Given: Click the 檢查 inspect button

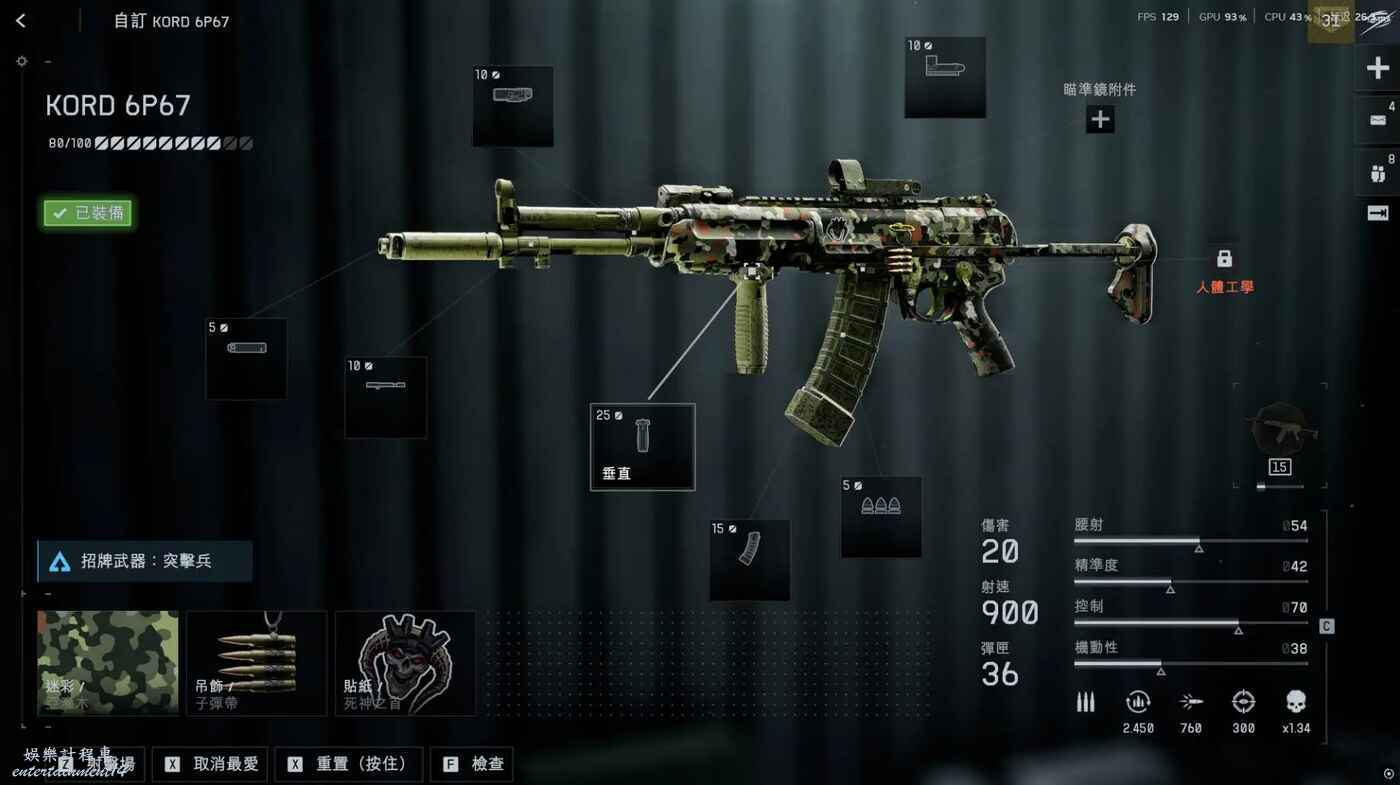Looking at the screenshot, I should 474,764.
